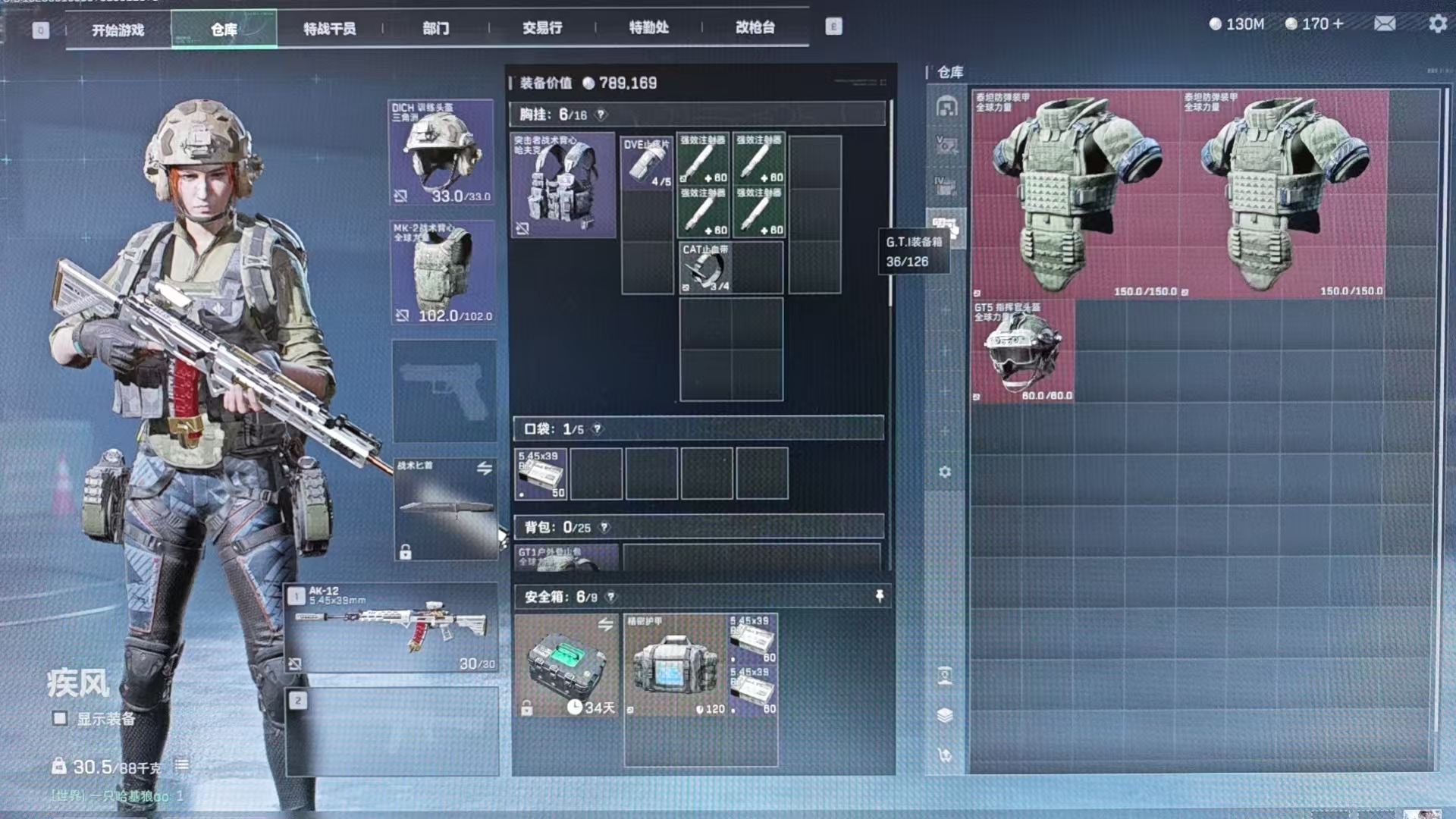This screenshot has height=819, width=1456.
Task: Switch to the 特战干员 tab
Action: pyautogui.click(x=329, y=29)
